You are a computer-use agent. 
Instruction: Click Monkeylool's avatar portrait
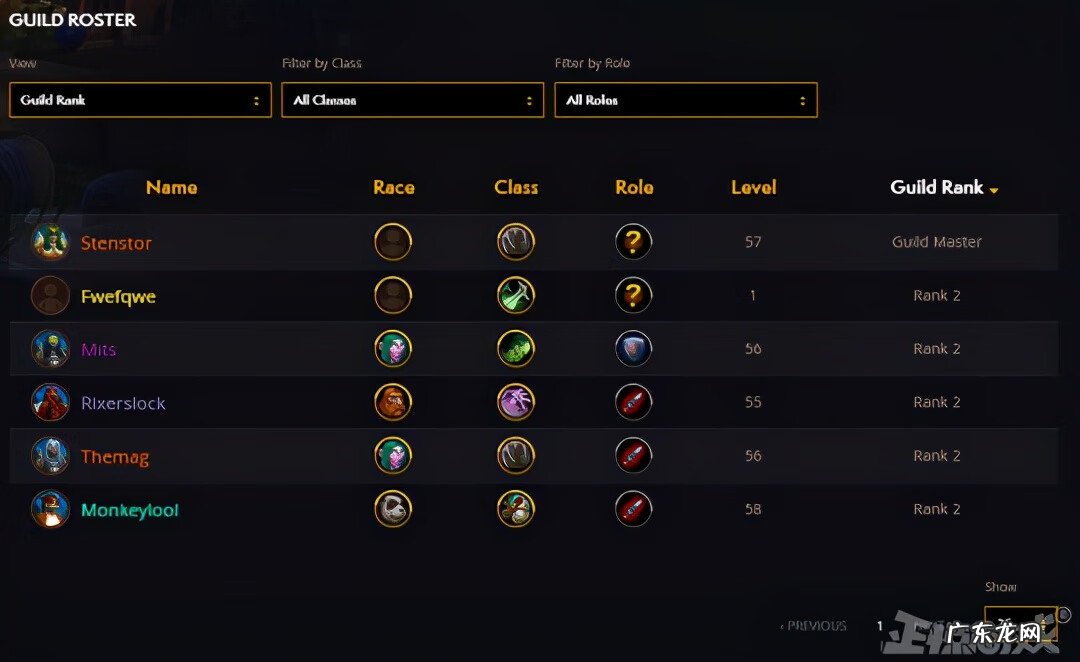pos(50,510)
